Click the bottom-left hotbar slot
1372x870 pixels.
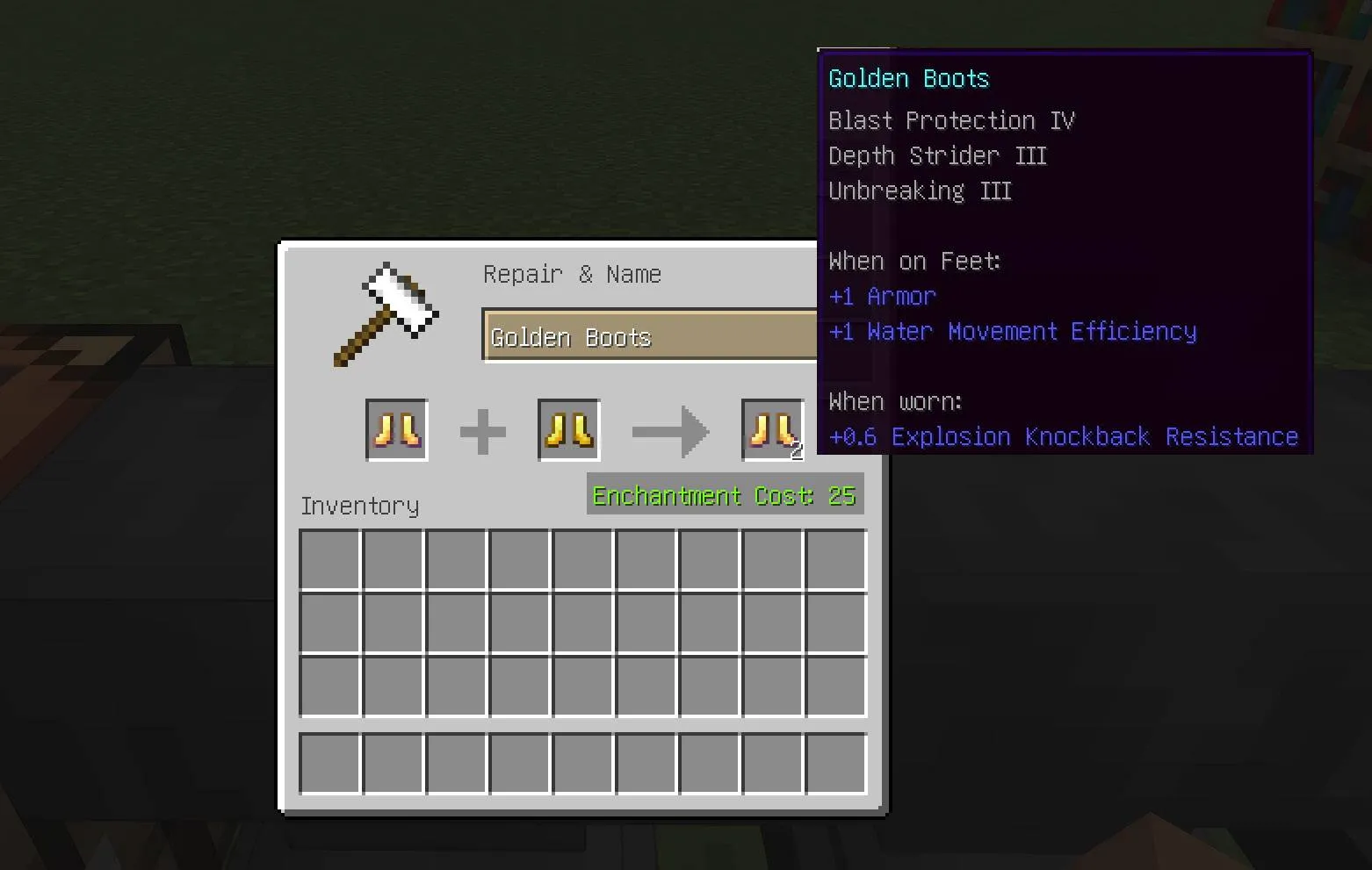(x=329, y=764)
